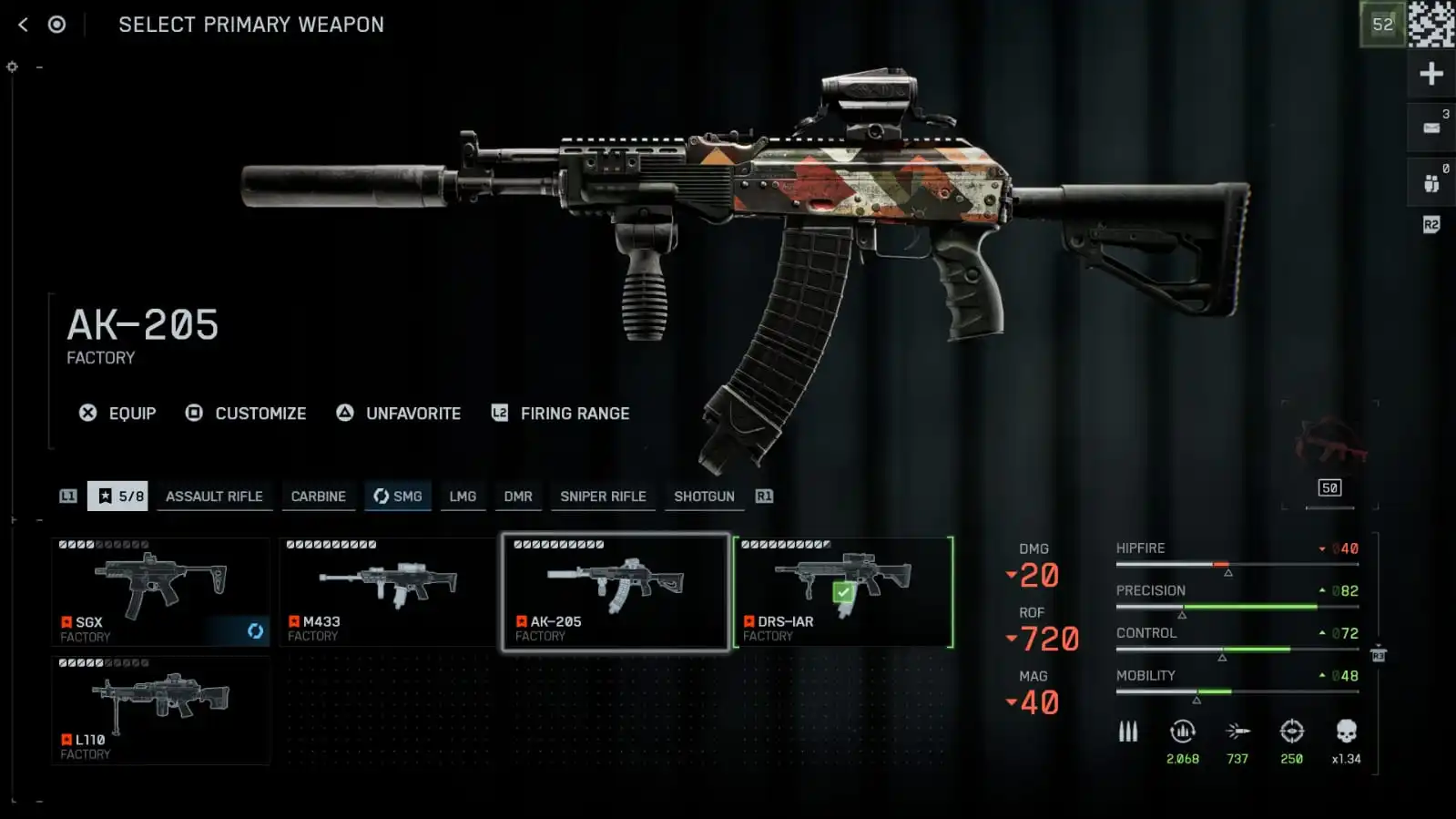Choose the Shotgun category tab

(x=704, y=497)
